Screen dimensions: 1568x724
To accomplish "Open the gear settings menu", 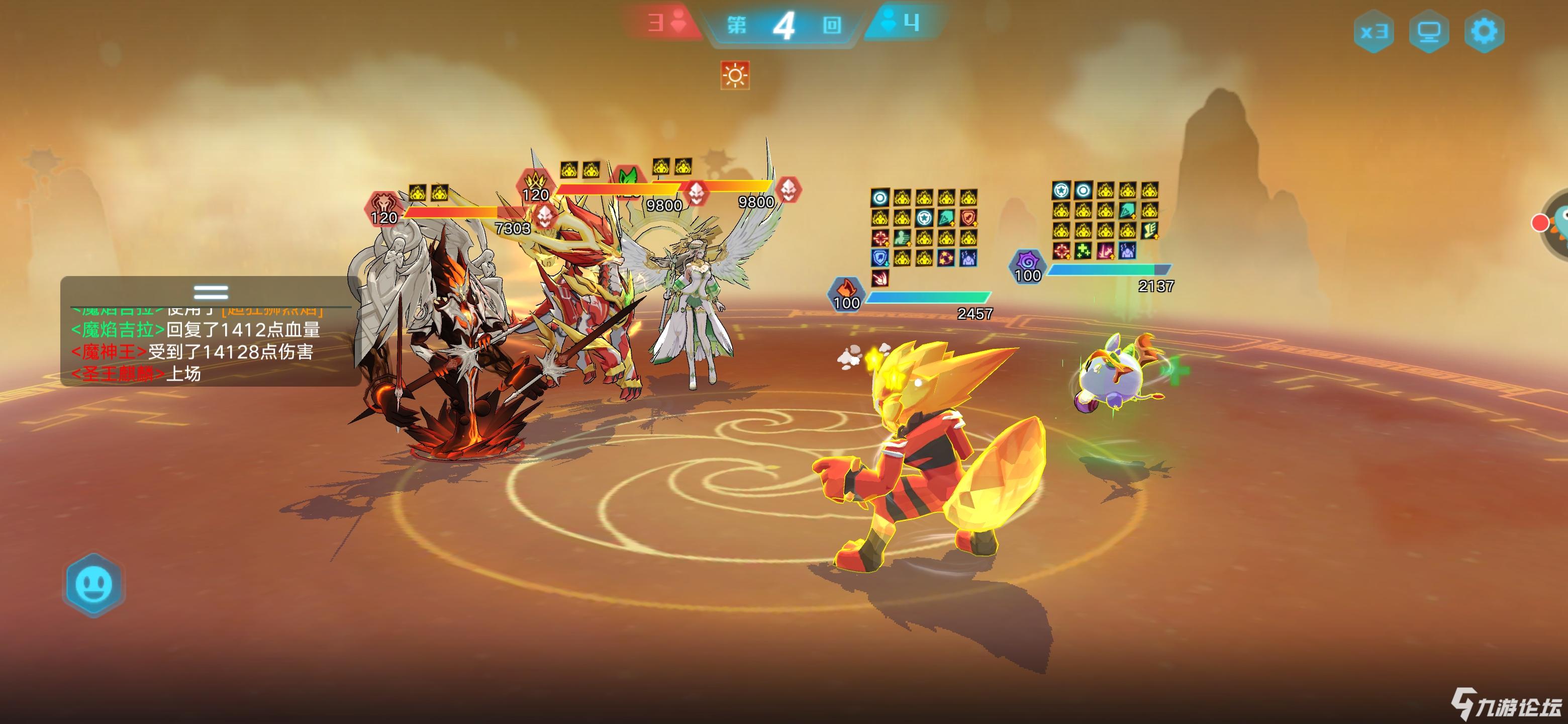I will pos(1484,31).
